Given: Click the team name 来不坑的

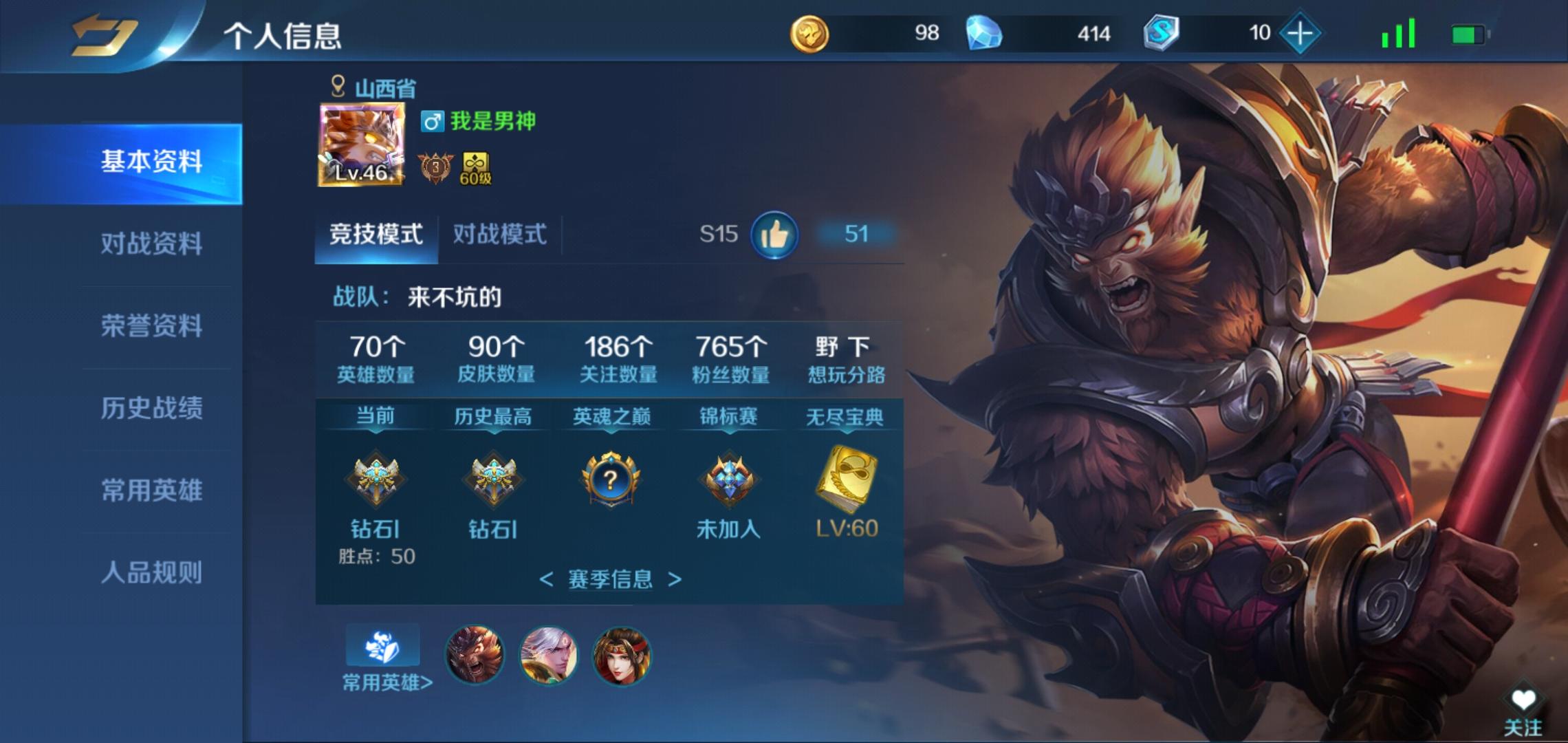Looking at the screenshot, I should point(454,297).
